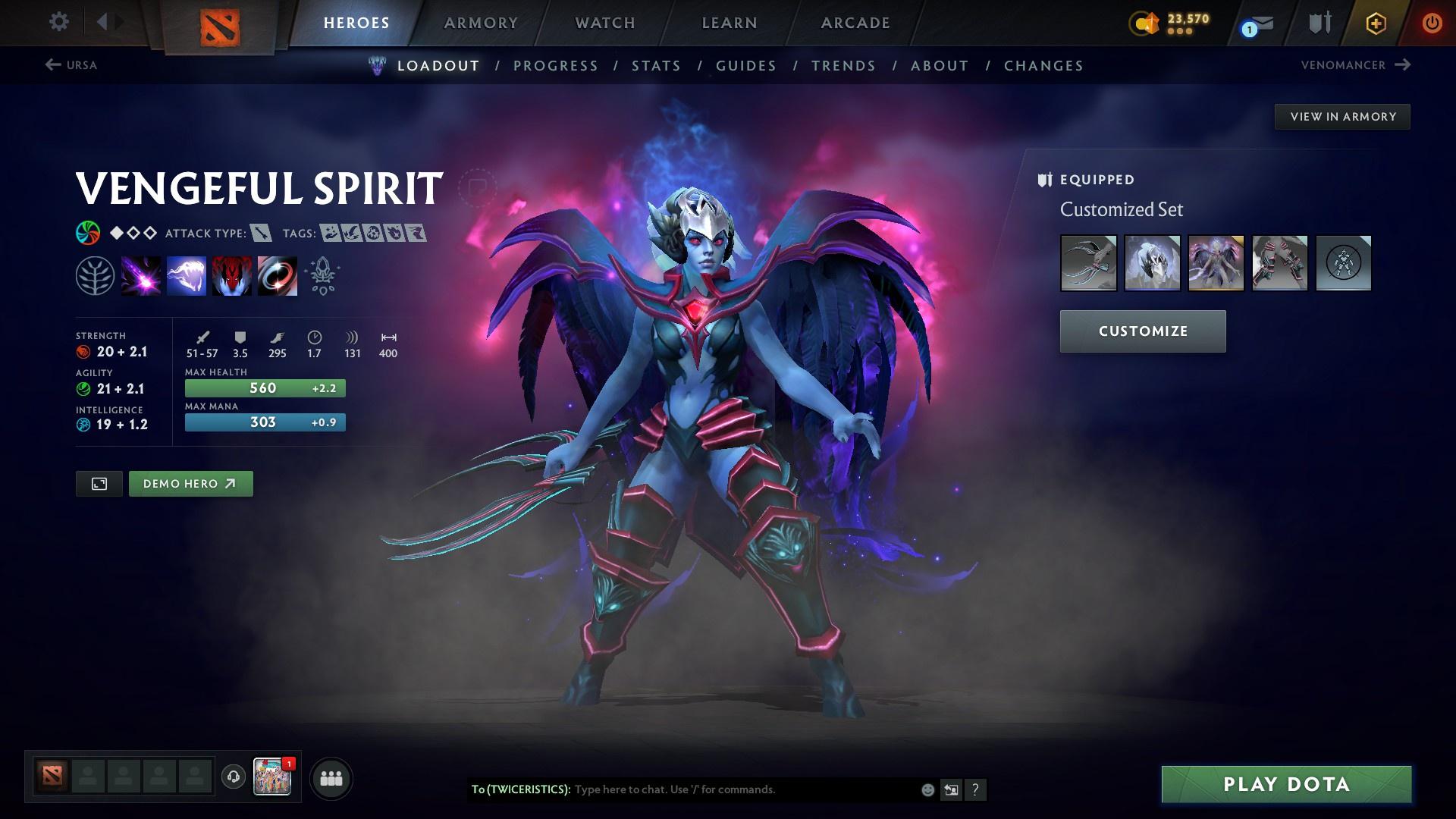The width and height of the screenshot is (1456, 819).
Task: Click the shards currency icon showing 23,570
Action: point(1145,23)
